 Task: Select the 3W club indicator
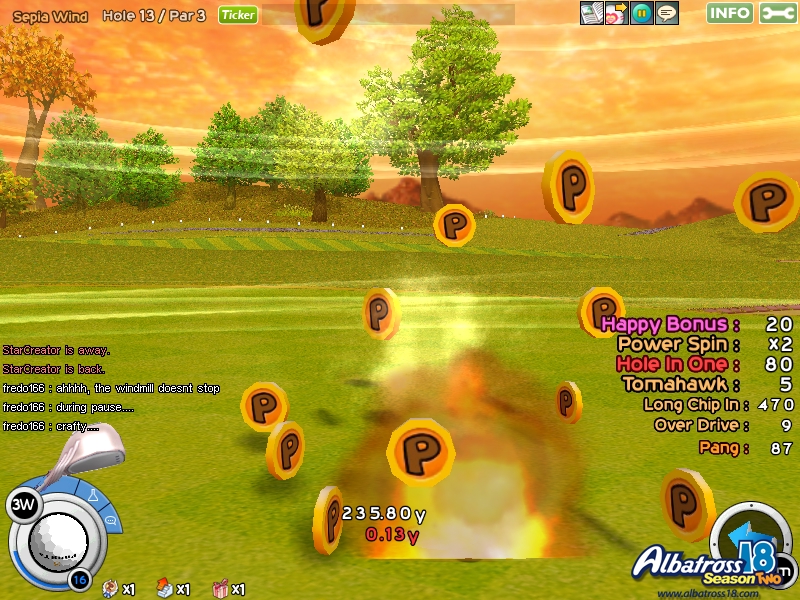click(x=22, y=506)
